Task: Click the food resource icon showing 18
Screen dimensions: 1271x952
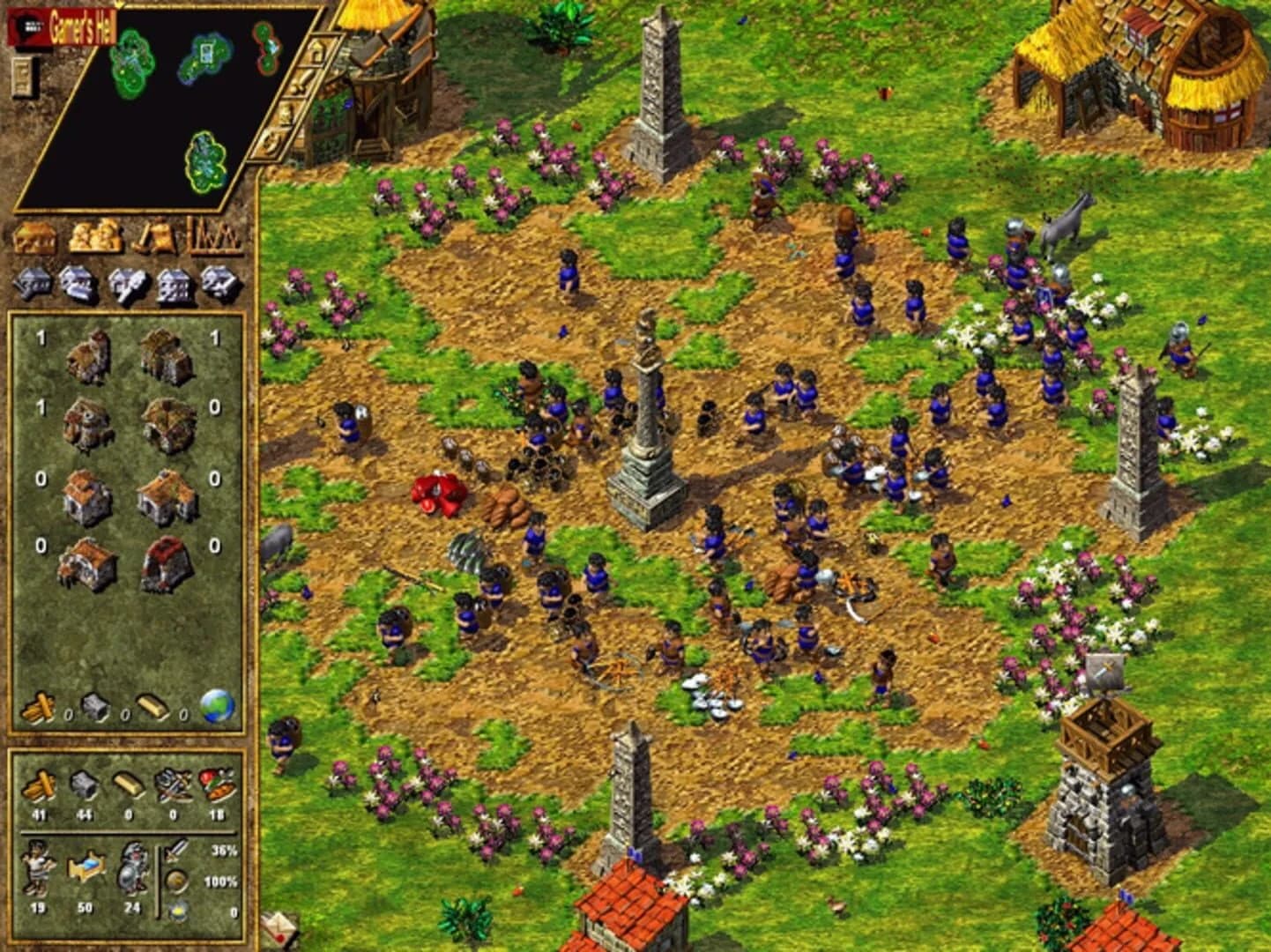Action: coord(217,783)
